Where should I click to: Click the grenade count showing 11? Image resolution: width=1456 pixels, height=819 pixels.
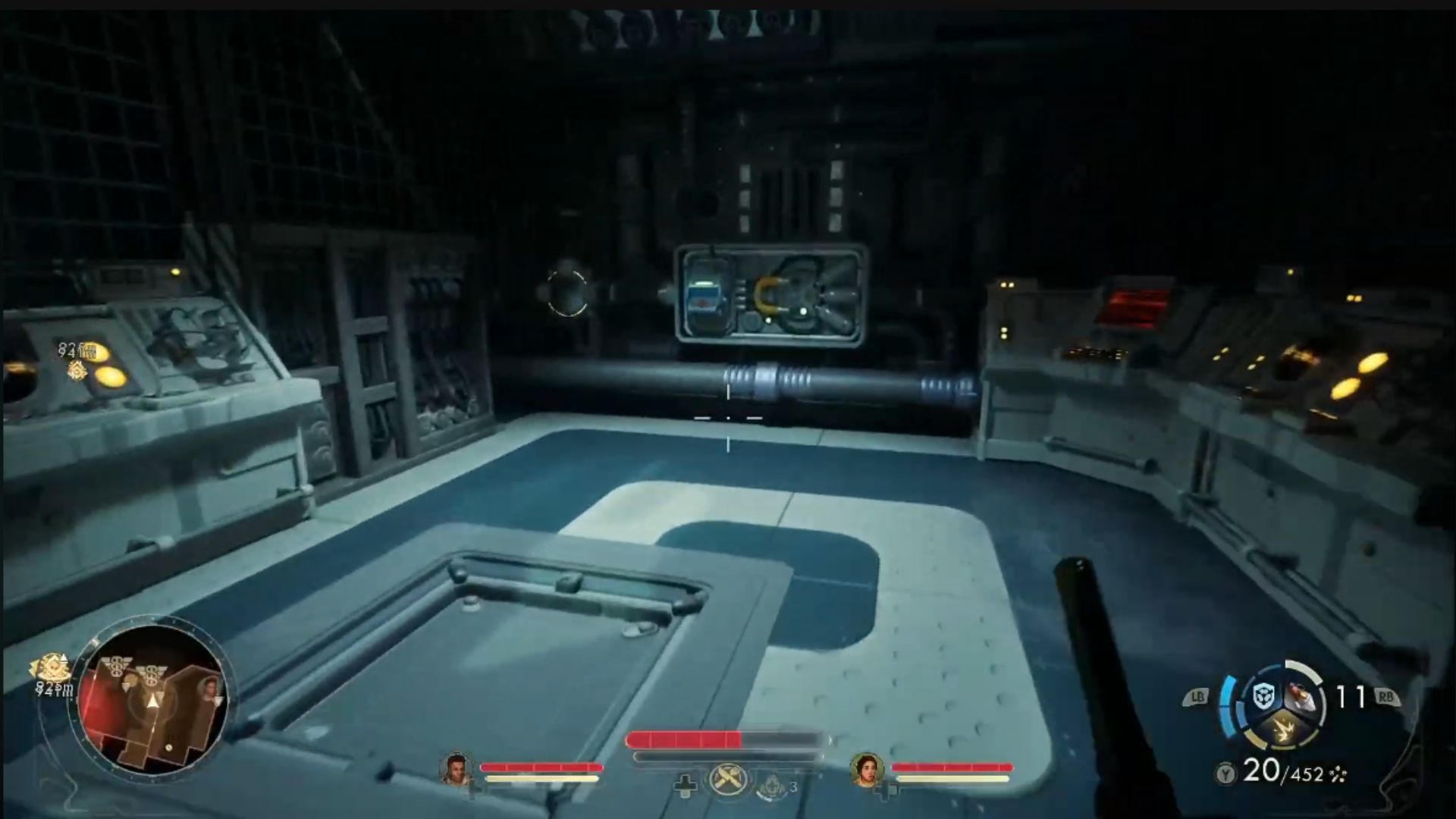point(1351,696)
